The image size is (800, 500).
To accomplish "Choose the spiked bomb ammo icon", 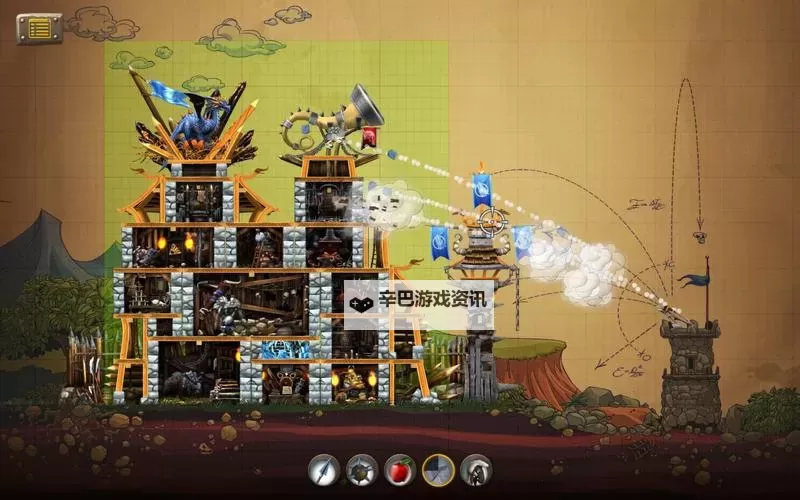I will (361, 469).
